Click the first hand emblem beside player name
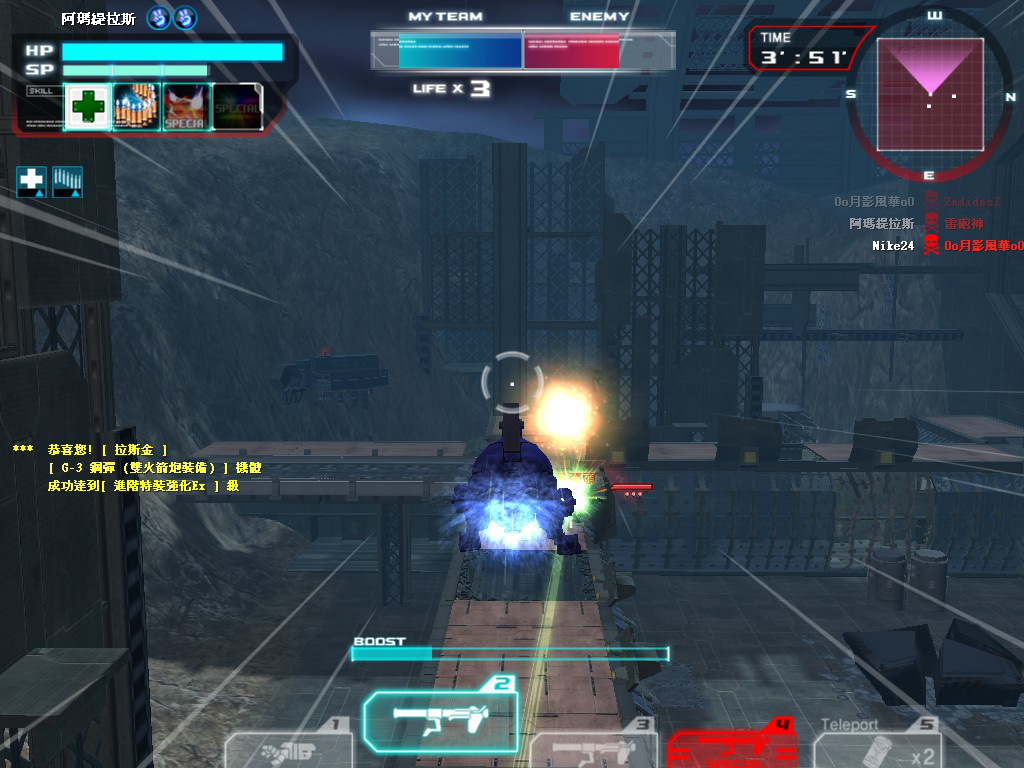Image resolution: width=1024 pixels, height=768 pixels. tap(159, 17)
